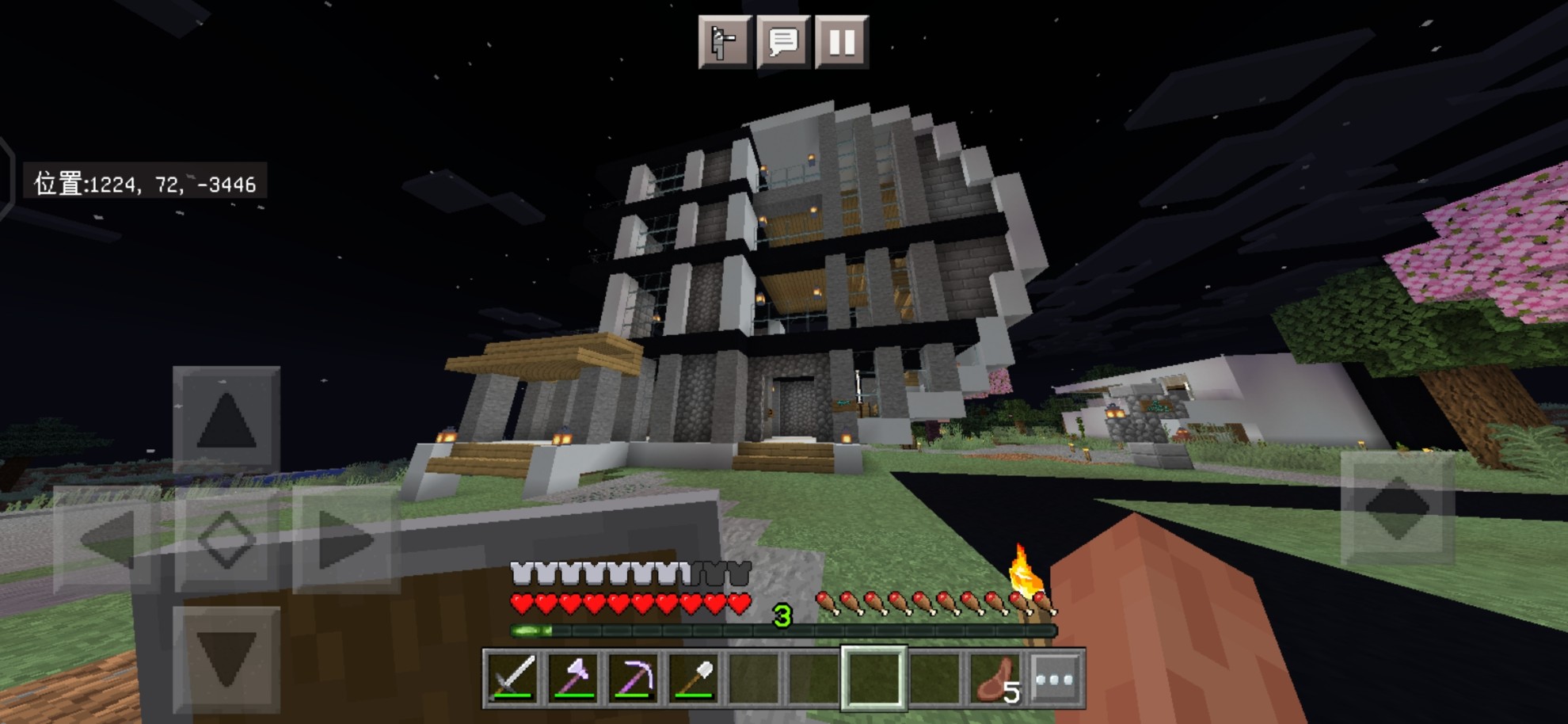Choose the pickaxe hotbar slot

pyautogui.click(x=634, y=678)
